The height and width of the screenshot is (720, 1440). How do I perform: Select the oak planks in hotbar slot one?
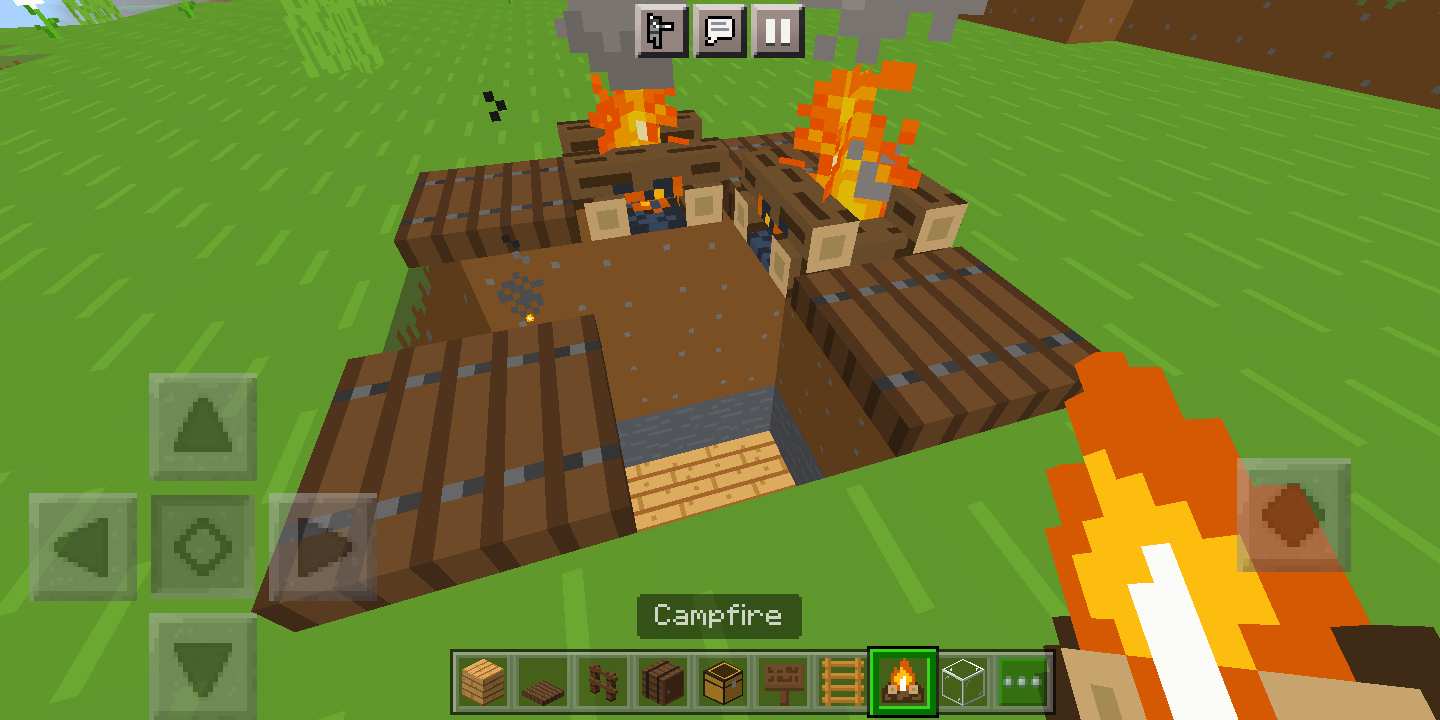tap(483, 680)
